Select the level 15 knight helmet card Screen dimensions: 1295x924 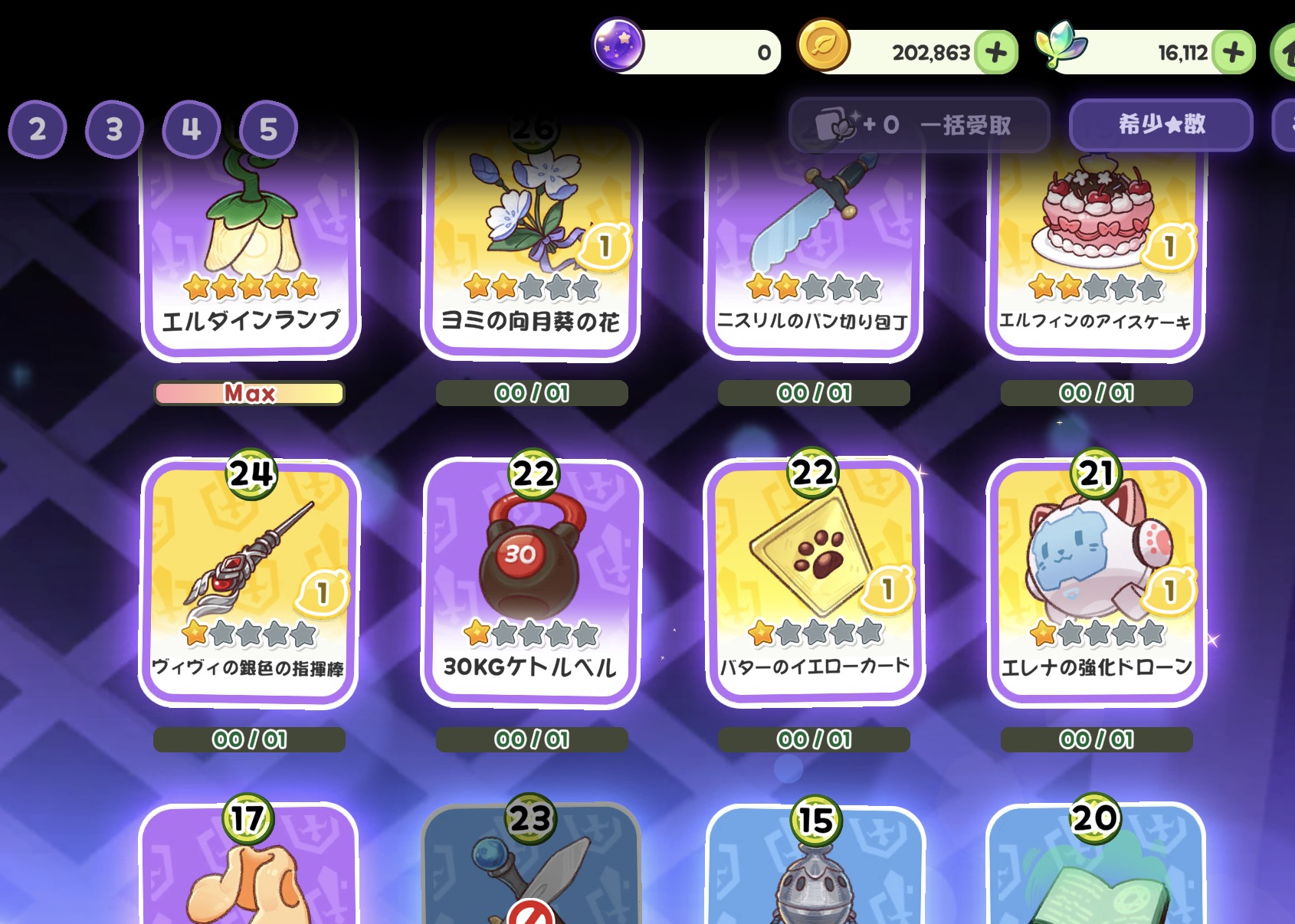[x=815, y=873]
